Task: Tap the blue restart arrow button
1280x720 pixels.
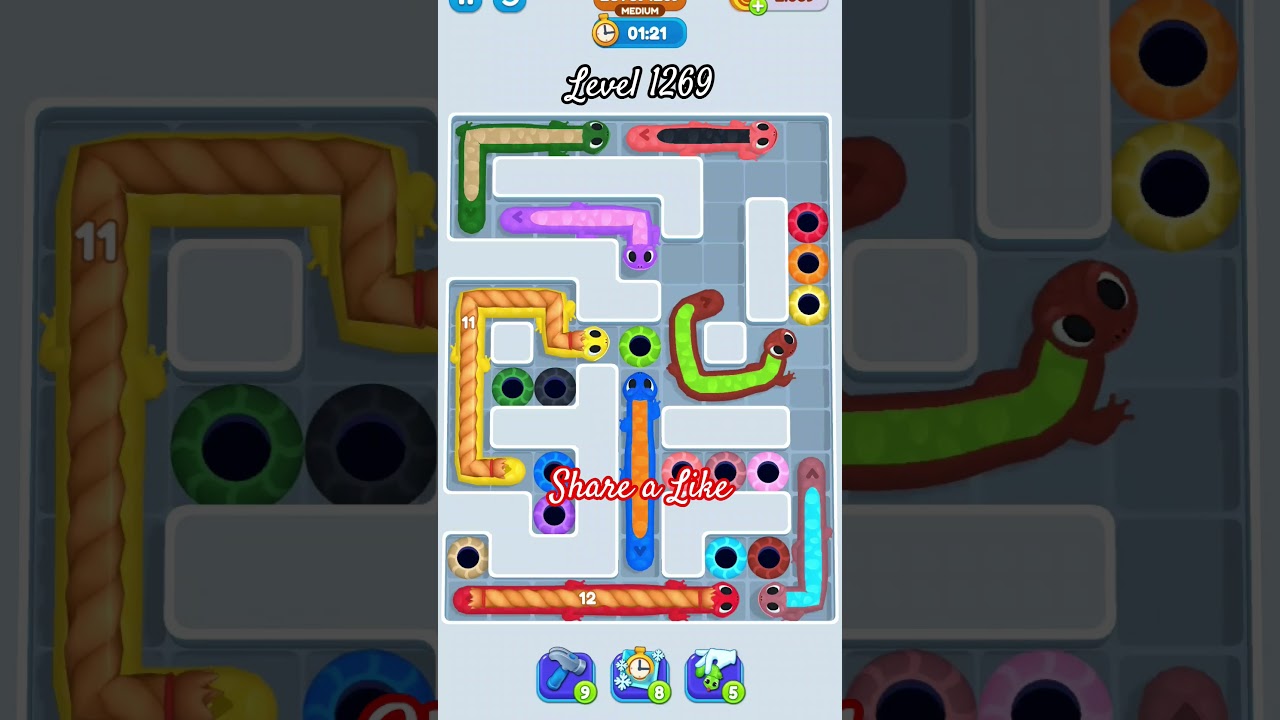Action: tap(510, 6)
